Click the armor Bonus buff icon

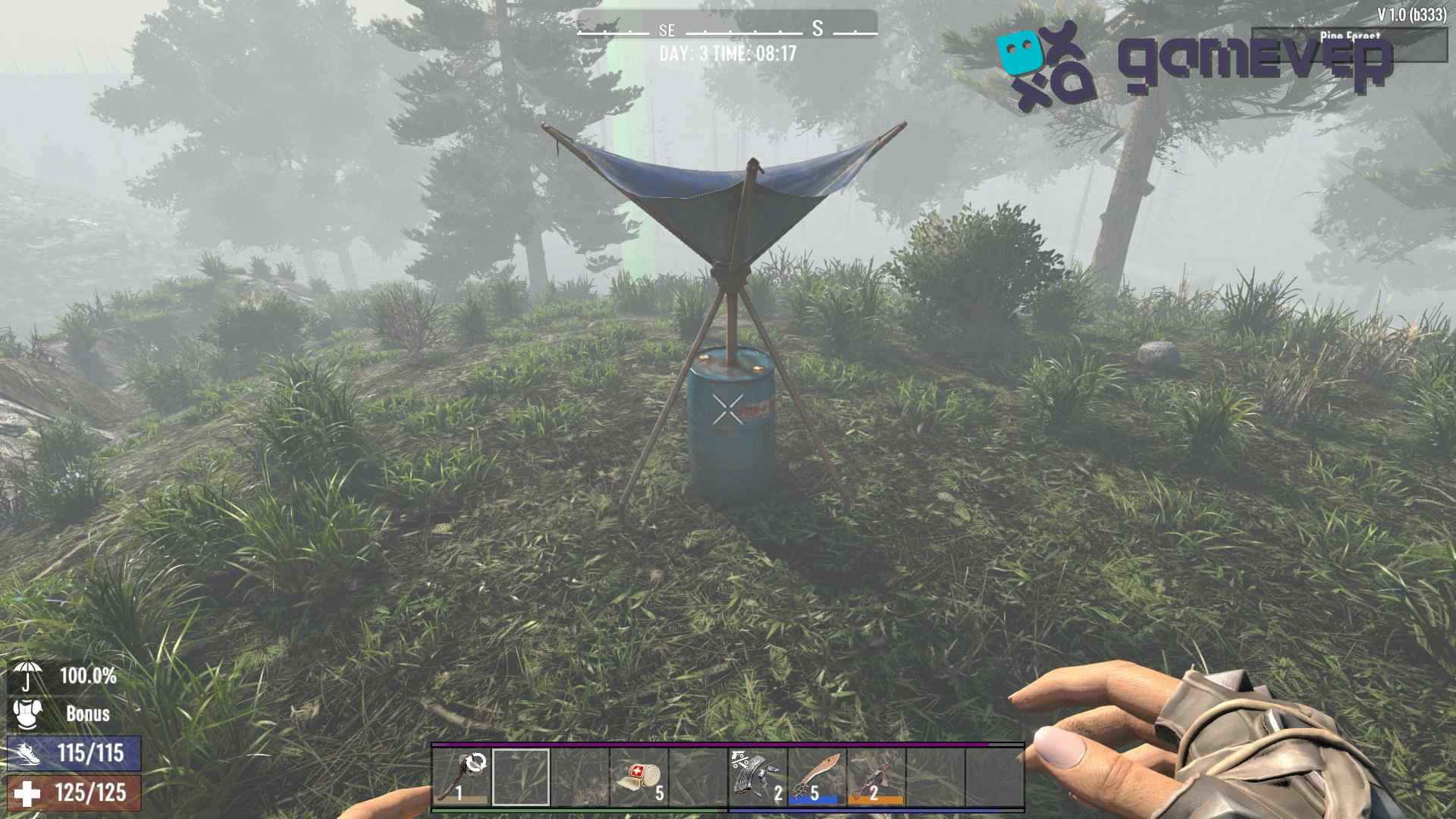[28, 714]
